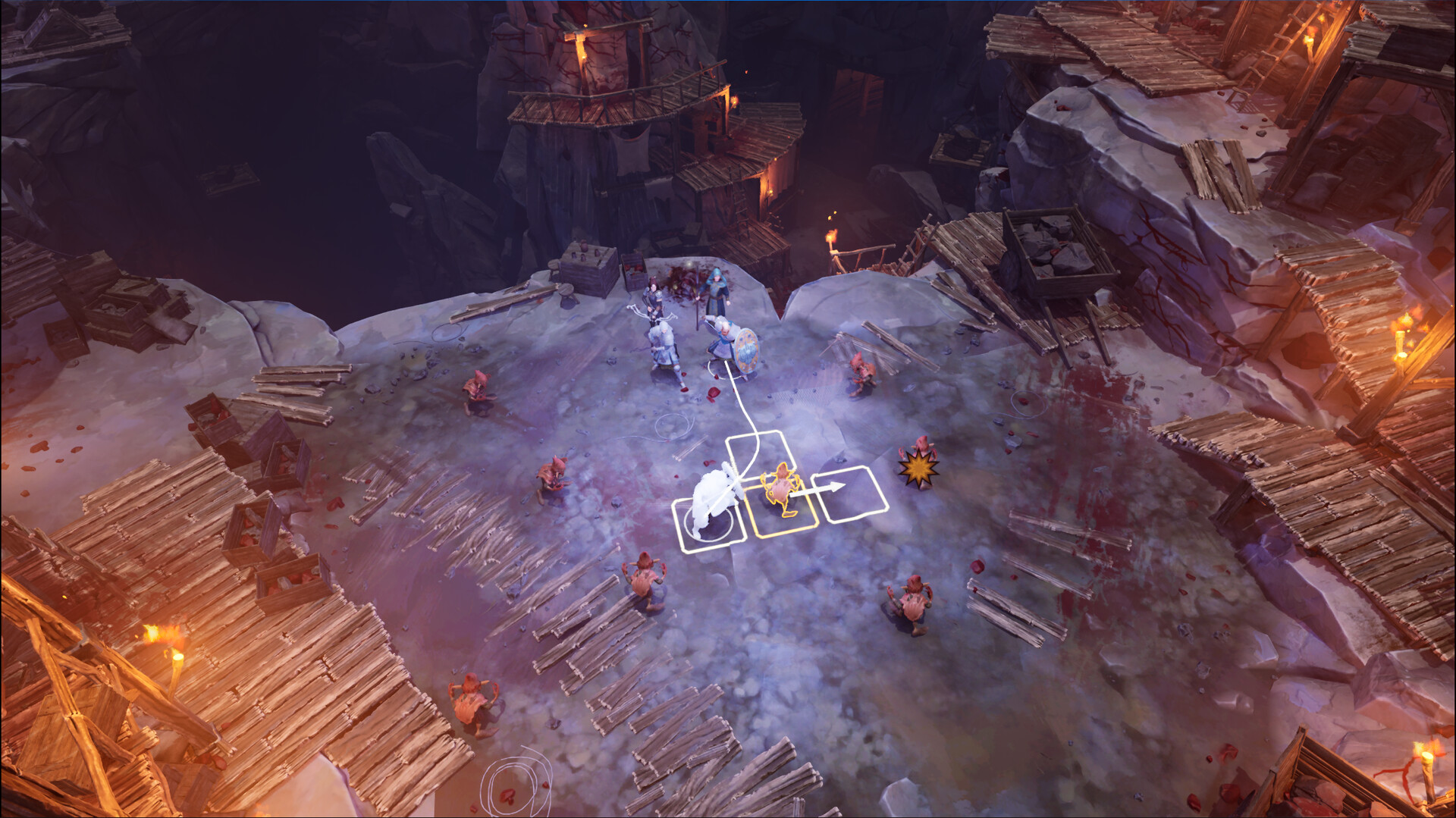Click the yellow-outlined targeted tile
Screen dimensions: 1456x818
780,500
